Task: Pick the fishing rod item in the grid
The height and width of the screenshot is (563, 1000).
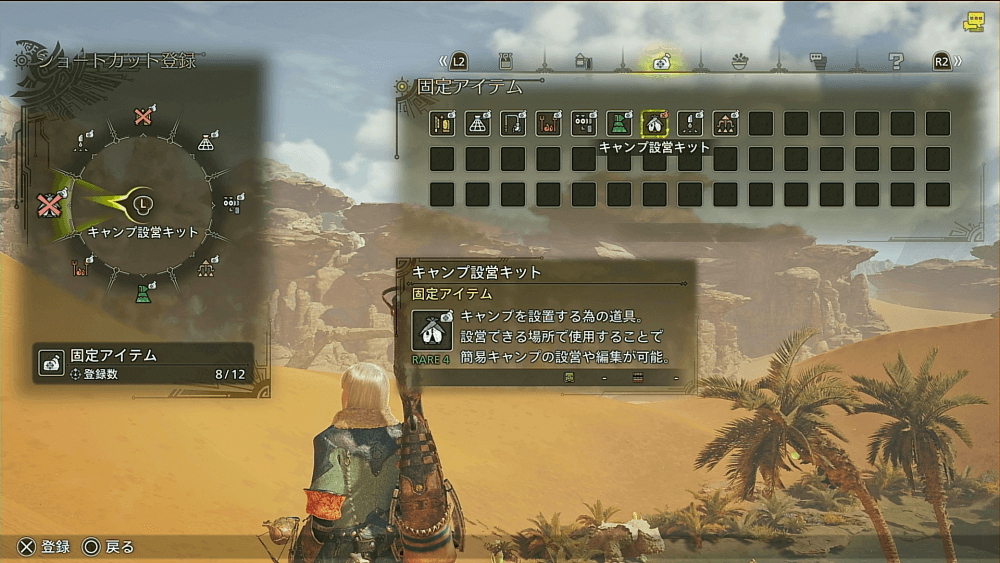Action: [x=512, y=123]
